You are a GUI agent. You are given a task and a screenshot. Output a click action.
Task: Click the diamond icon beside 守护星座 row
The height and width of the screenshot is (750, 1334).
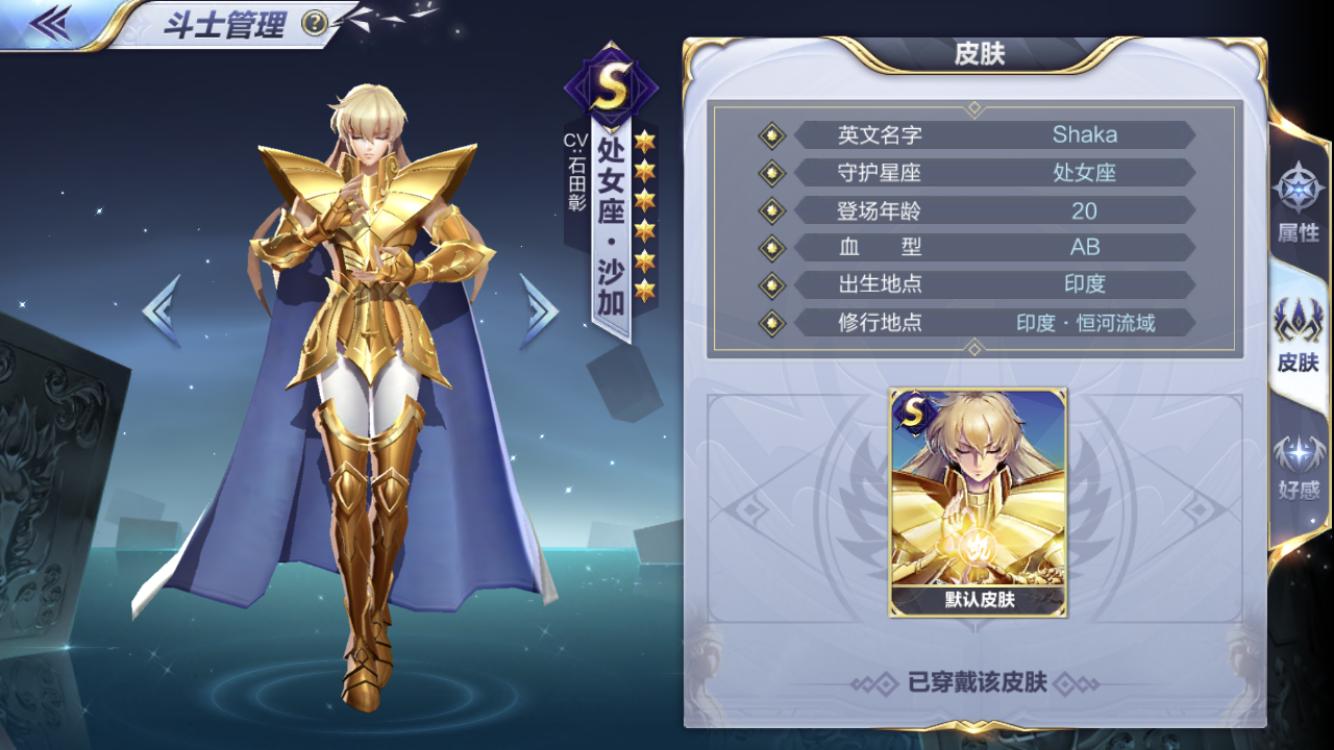coord(770,172)
